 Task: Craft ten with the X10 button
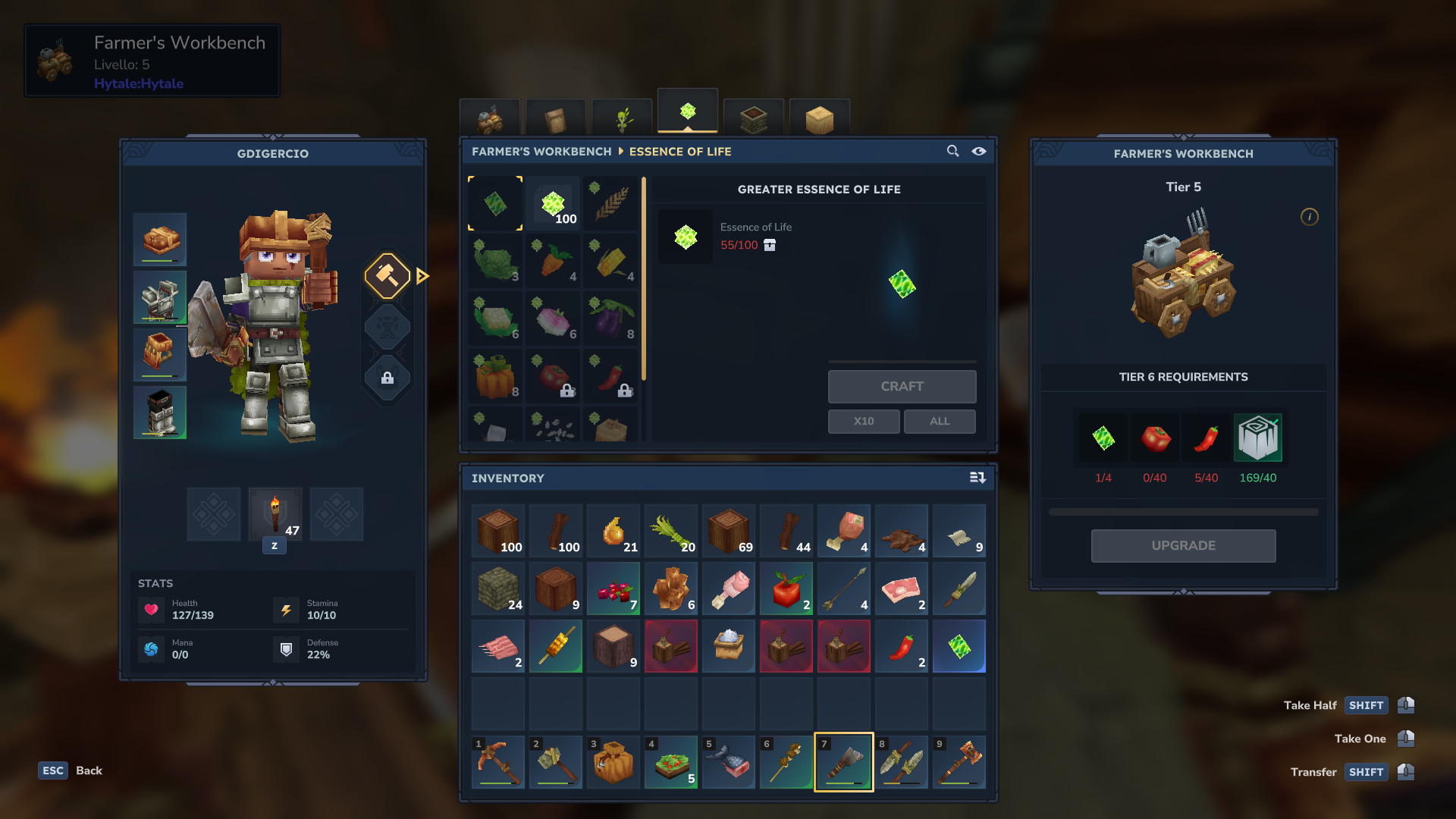coord(864,421)
